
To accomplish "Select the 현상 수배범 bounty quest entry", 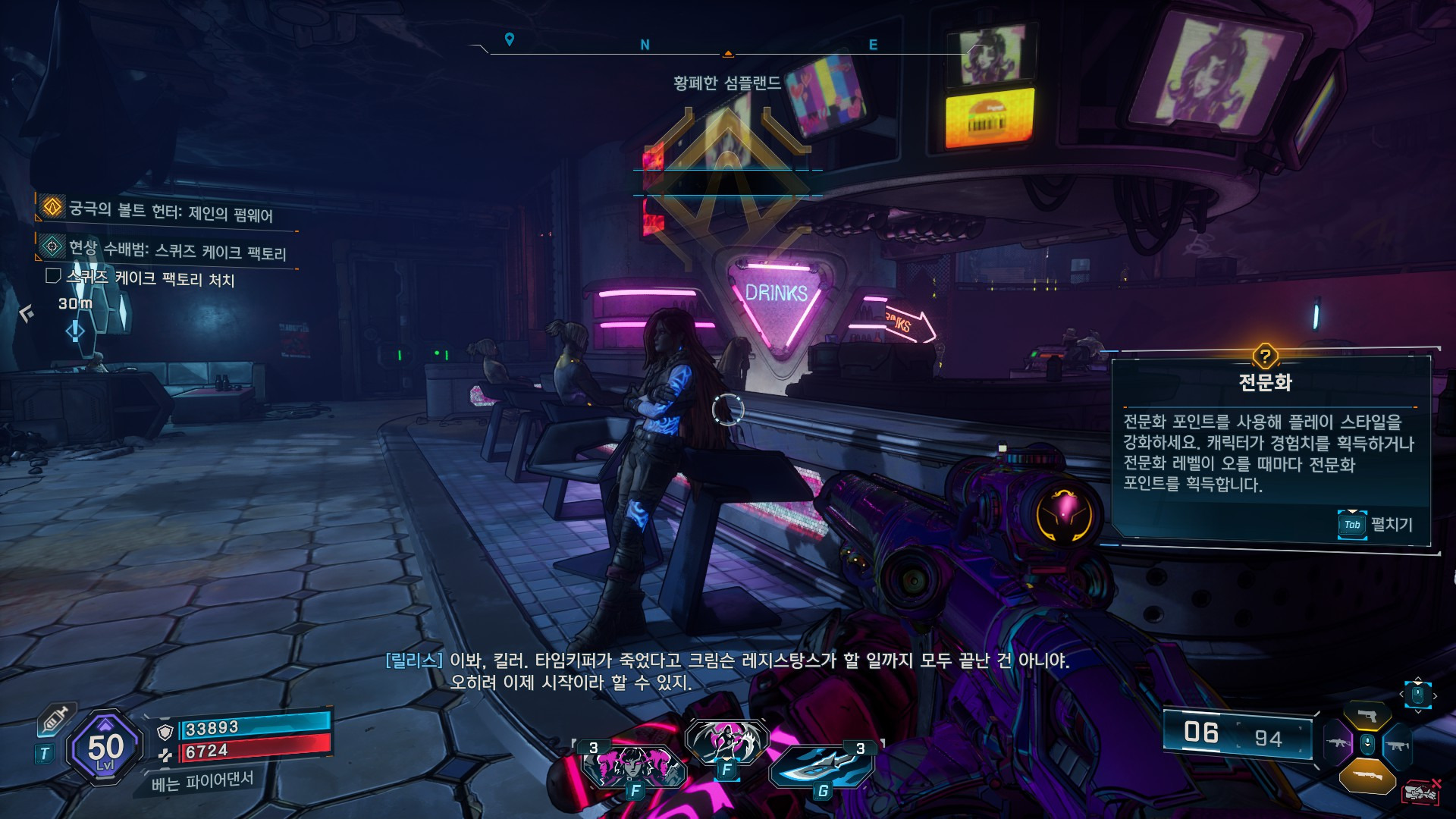I will pyautogui.click(x=177, y=249).
